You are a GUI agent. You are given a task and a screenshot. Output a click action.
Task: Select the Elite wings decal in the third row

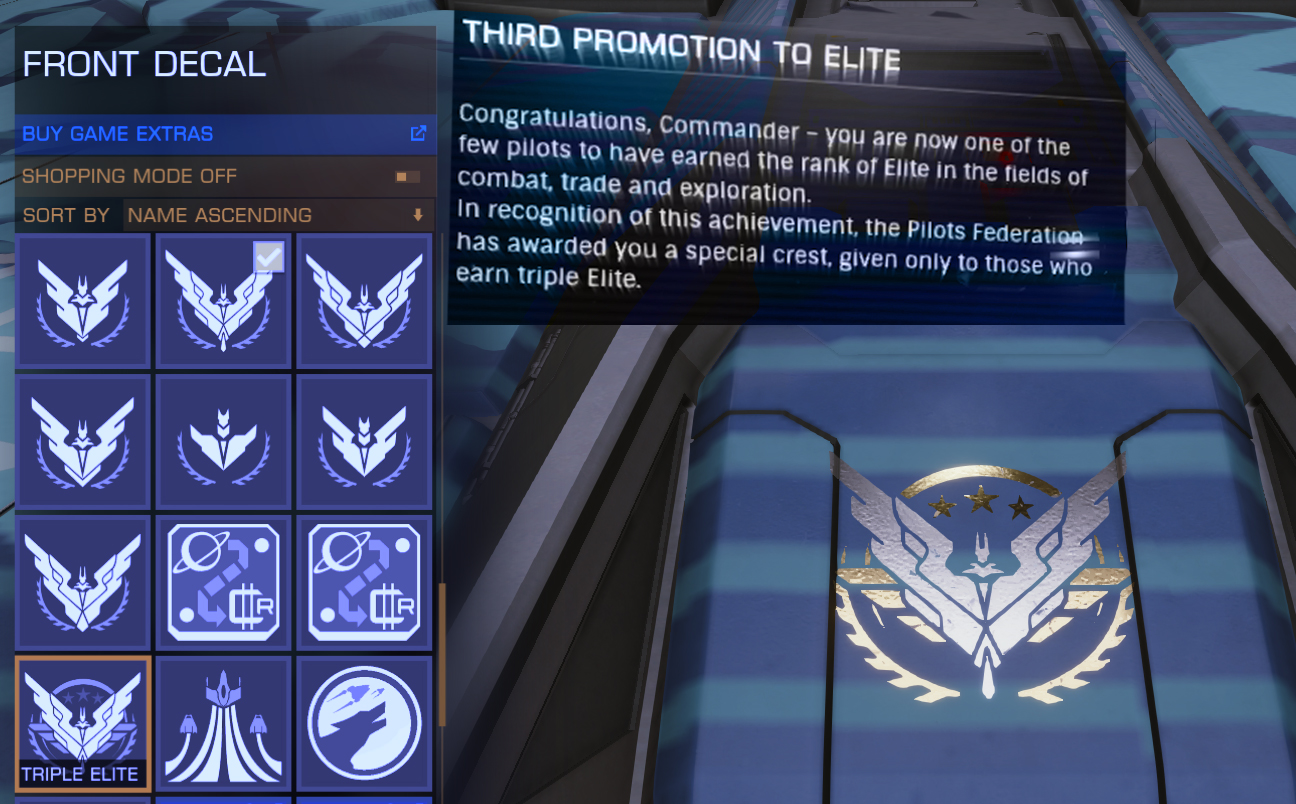(x=83, y=581)
